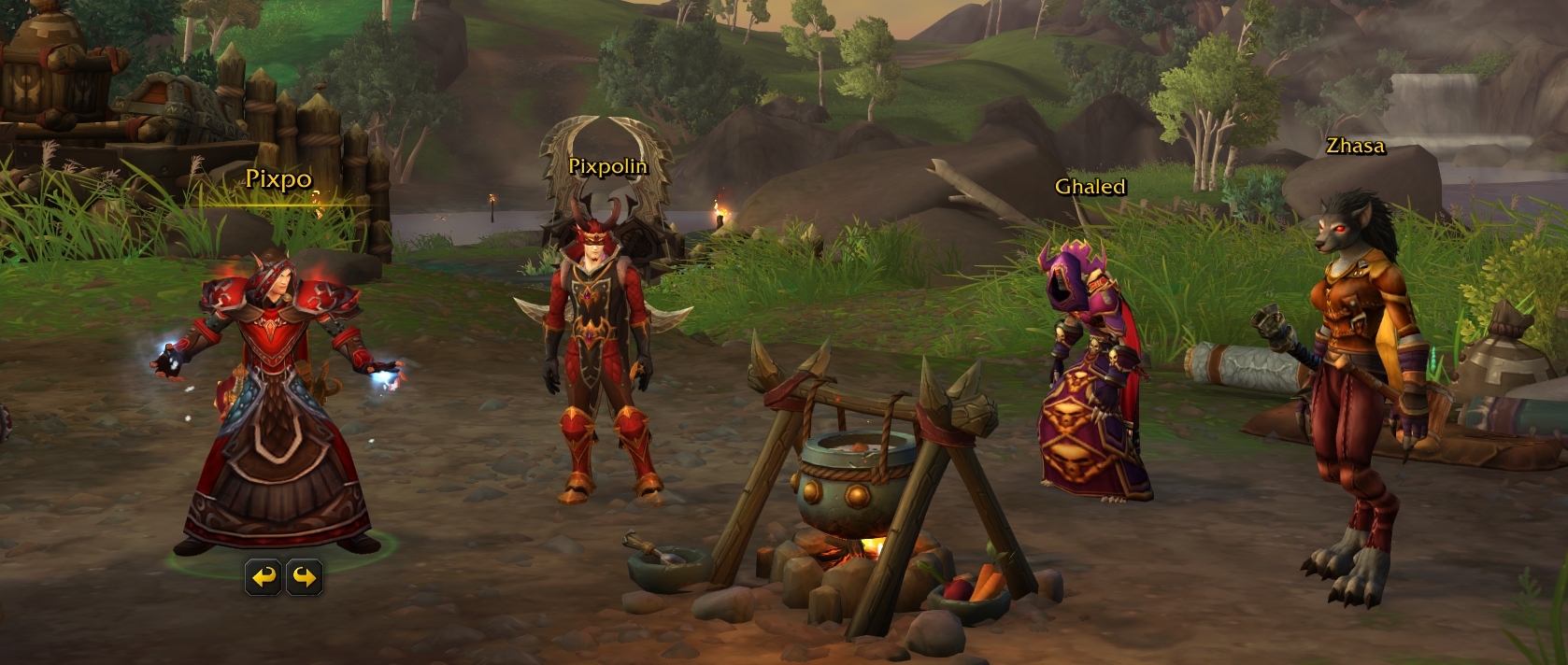Rotate Pixpo with the right arrow button
The image size is (1568, 665).
(304, 578)
